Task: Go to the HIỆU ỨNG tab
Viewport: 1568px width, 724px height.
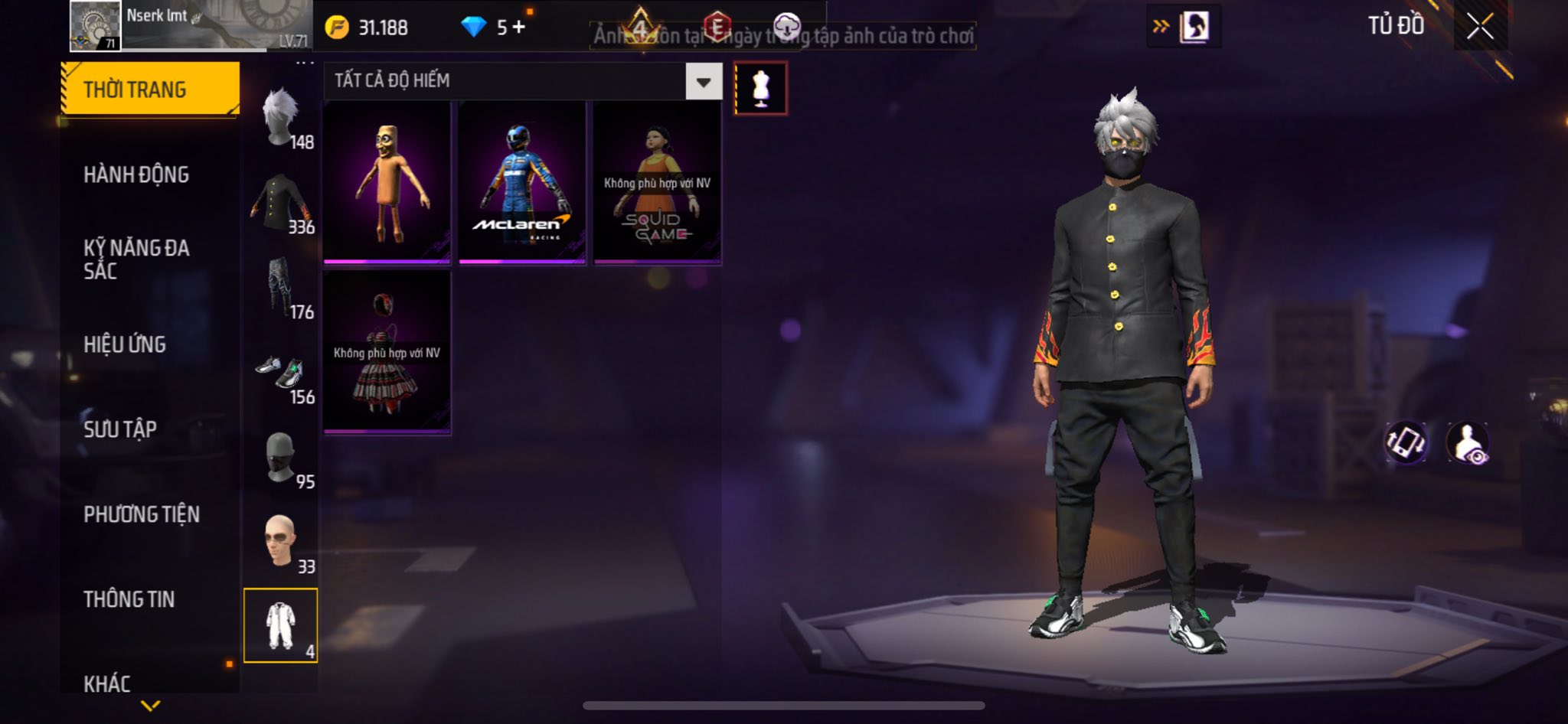Action: 125,344
